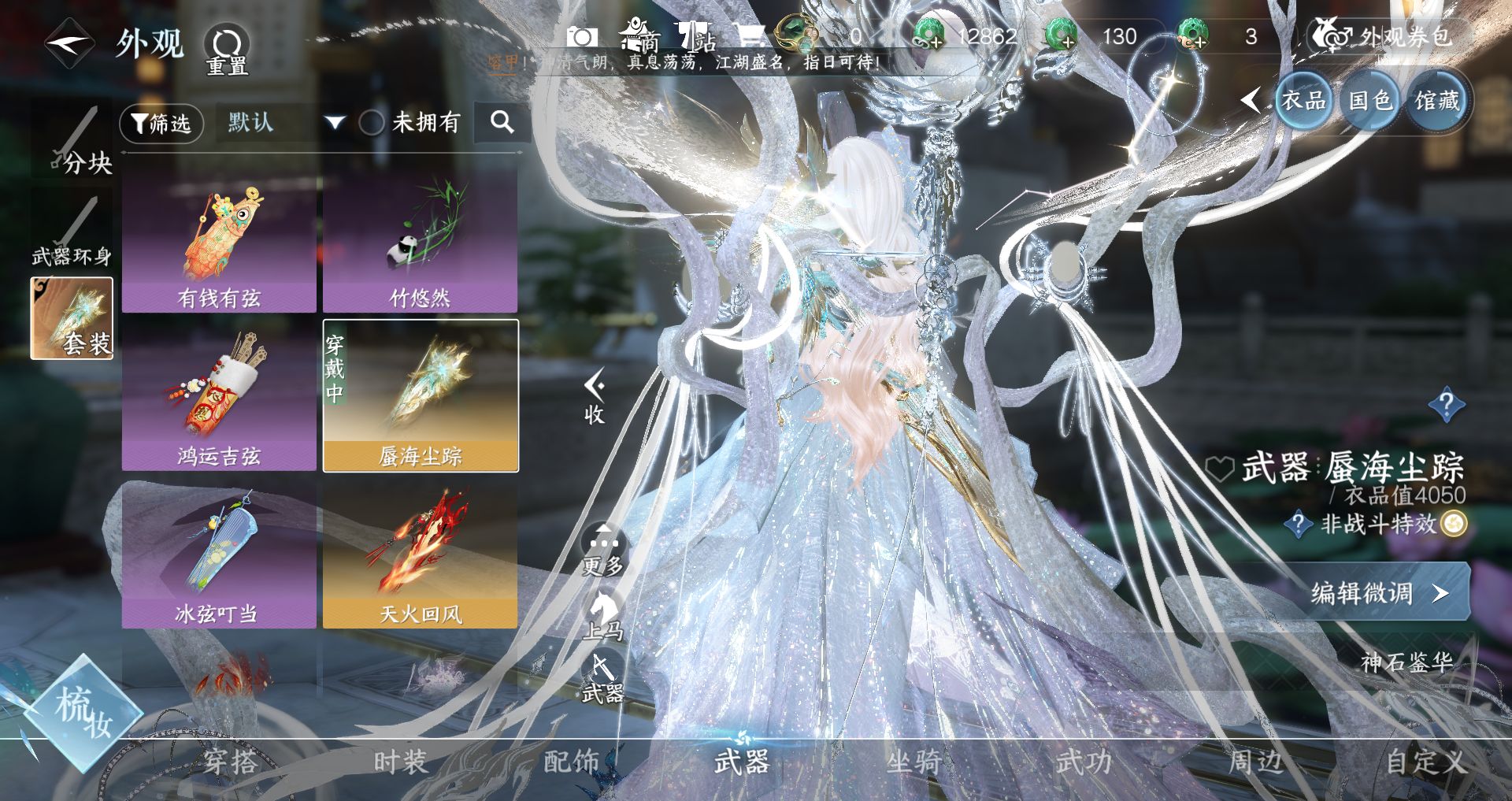This screenshot has height=801, width=1512.
Task: Open the 衣品 panel
Action: tap(1303, 101)
